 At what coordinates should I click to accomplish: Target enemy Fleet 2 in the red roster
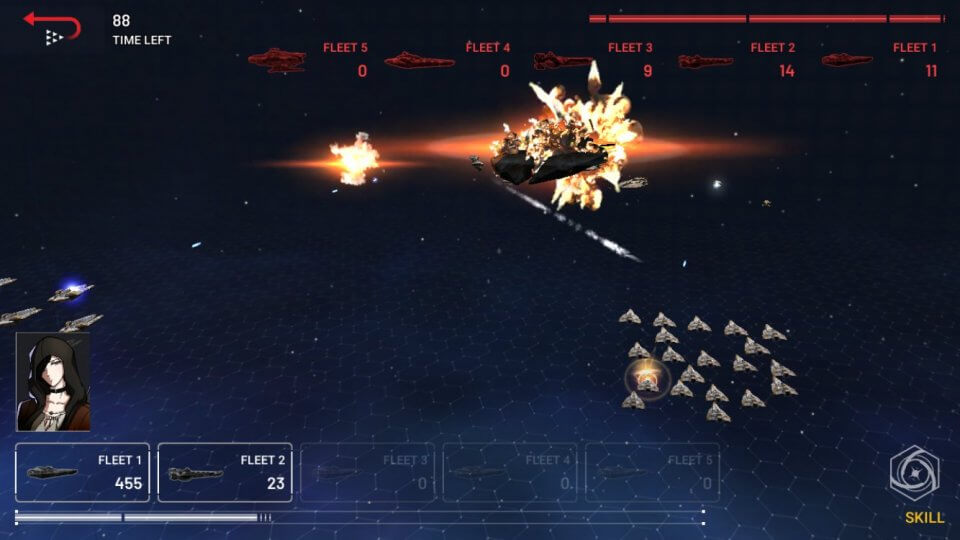737,60
